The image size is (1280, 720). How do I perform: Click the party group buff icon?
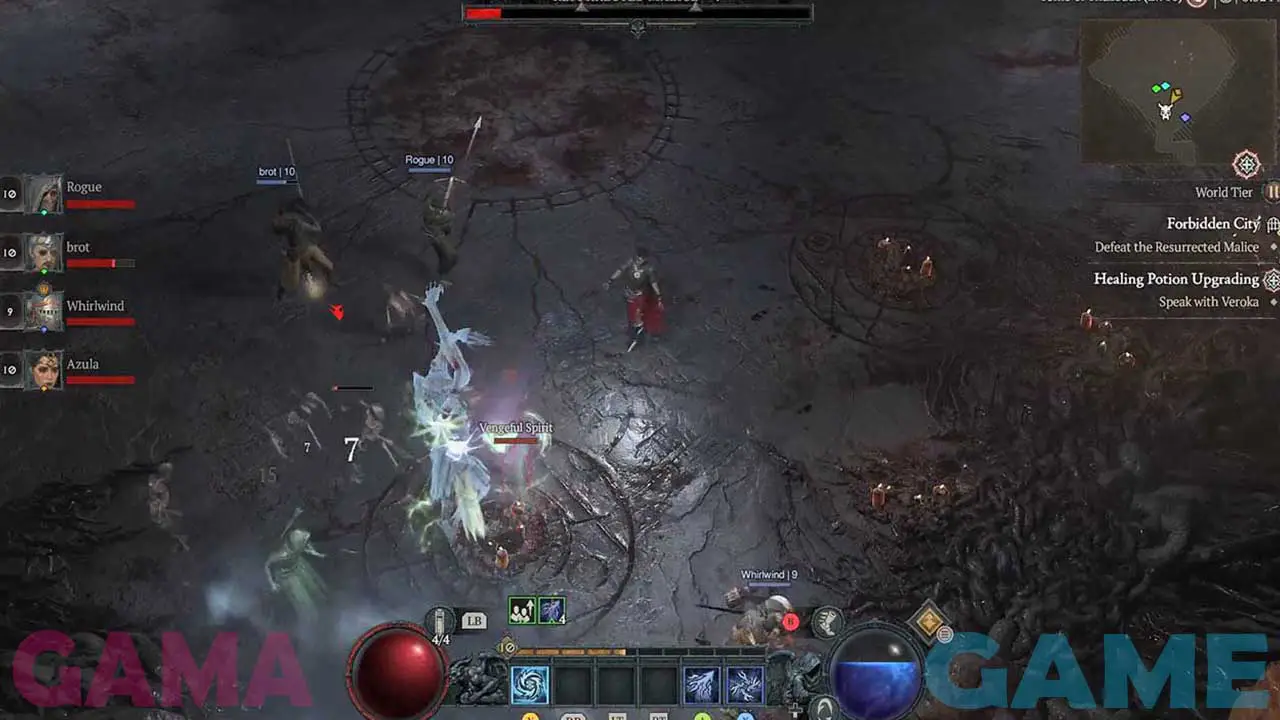[x=522, y=610]
